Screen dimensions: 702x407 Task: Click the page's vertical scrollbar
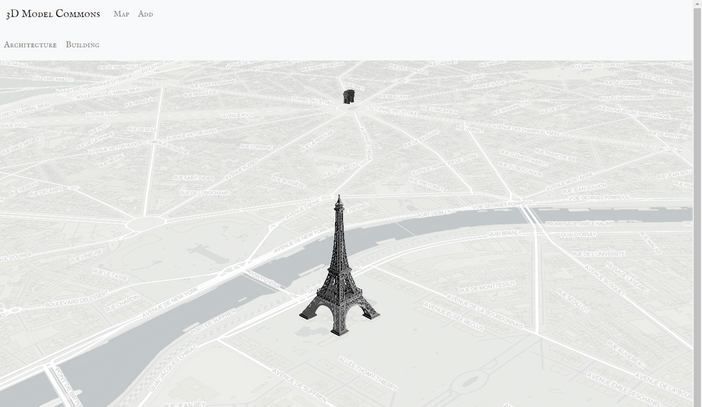(x=697, y=200)
